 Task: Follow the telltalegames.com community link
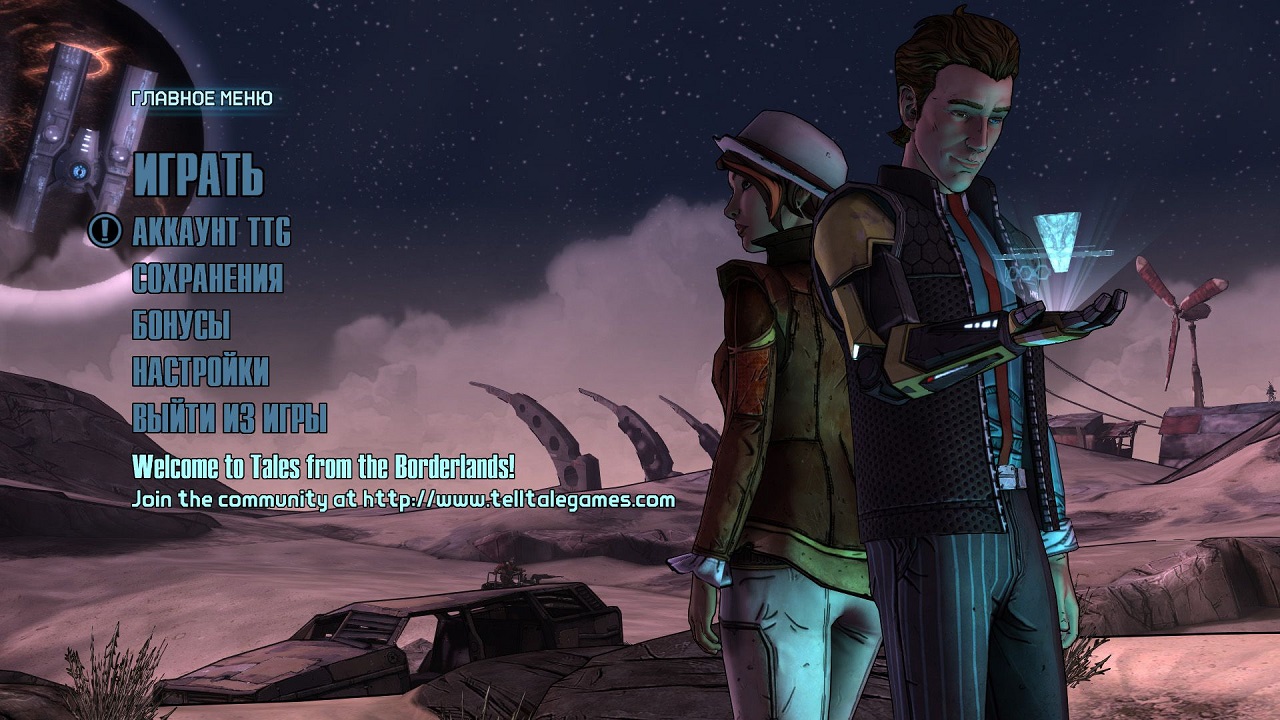coord(518,498)
